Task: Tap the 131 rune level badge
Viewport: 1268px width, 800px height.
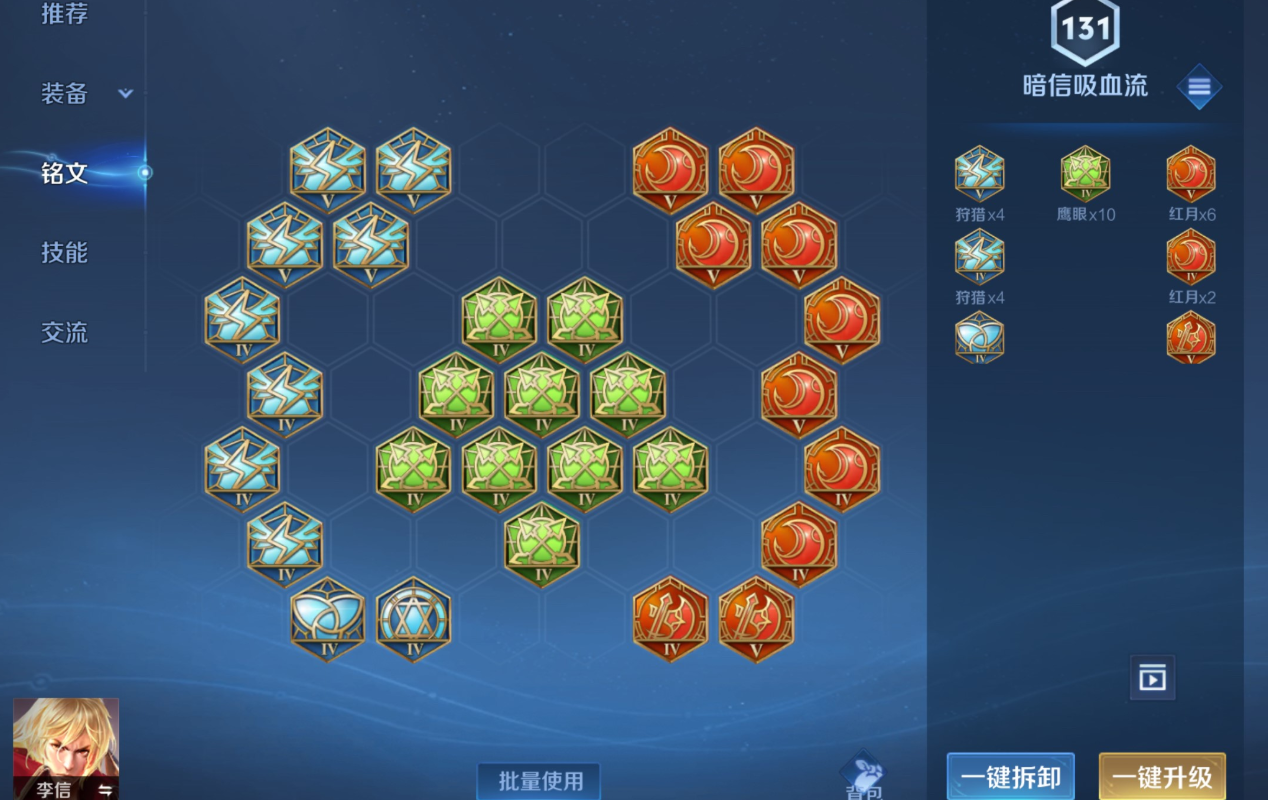Action: [1085, 30]
